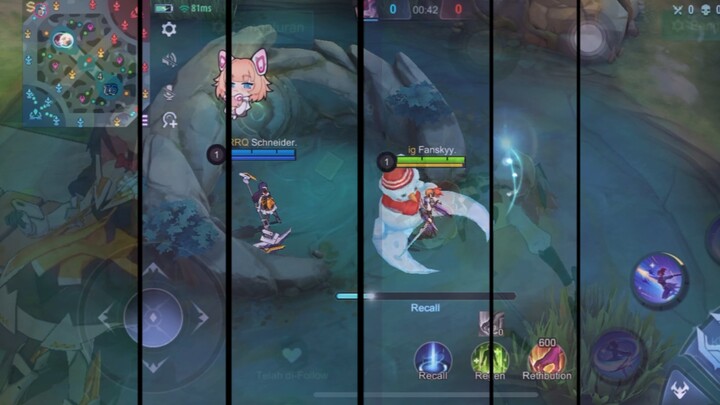The width and height of the screenshot is (720, 405).
Task: Use the green Regen ability
Action: [x=490, y=358]
